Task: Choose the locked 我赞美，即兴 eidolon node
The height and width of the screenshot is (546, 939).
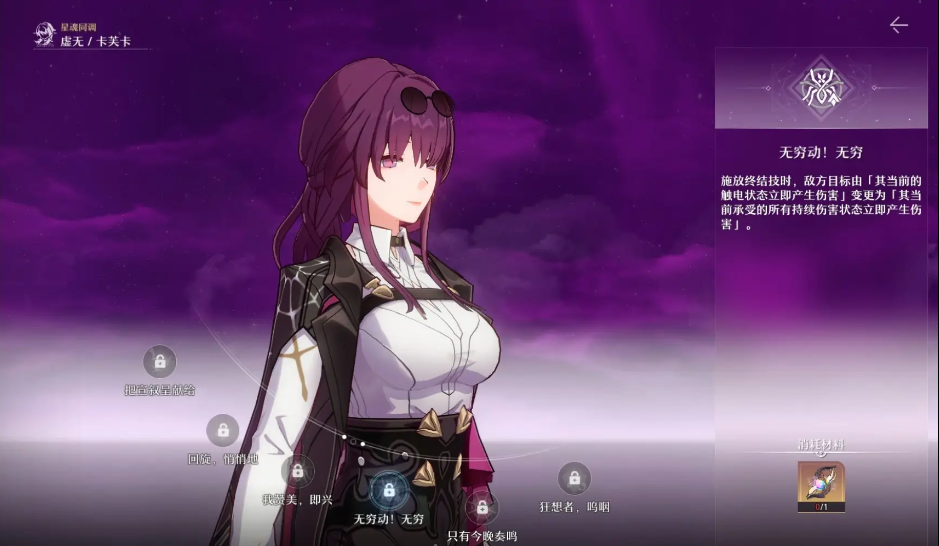Action: (297, 471)
